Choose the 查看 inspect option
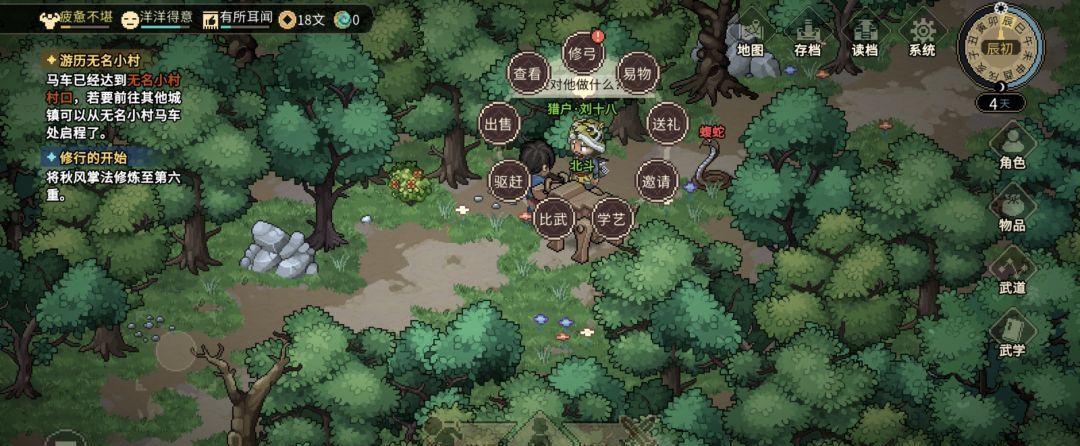1080x446 pixels. [x=527, y=73]
